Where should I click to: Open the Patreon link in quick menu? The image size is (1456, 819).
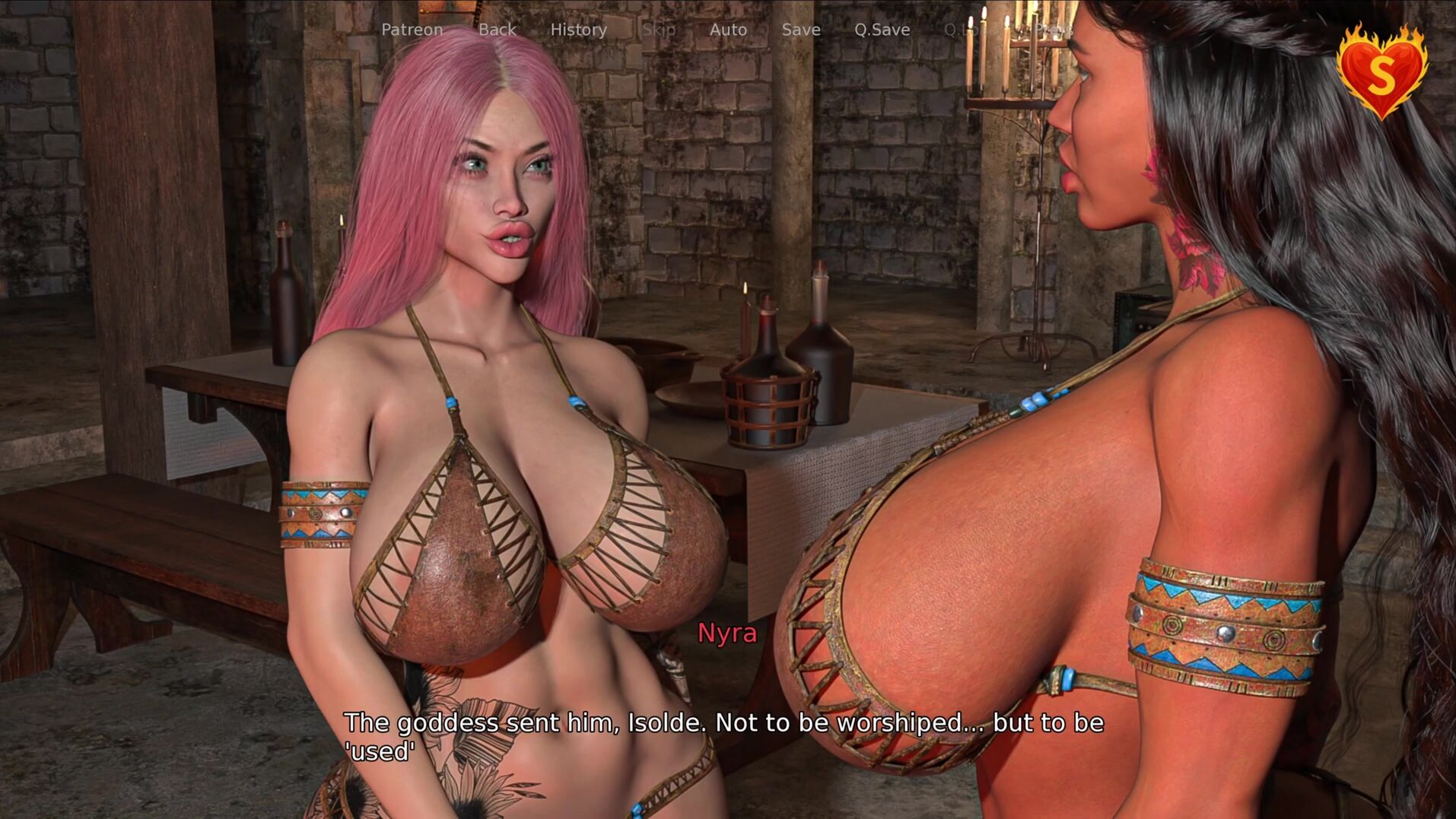click(412, 30)
